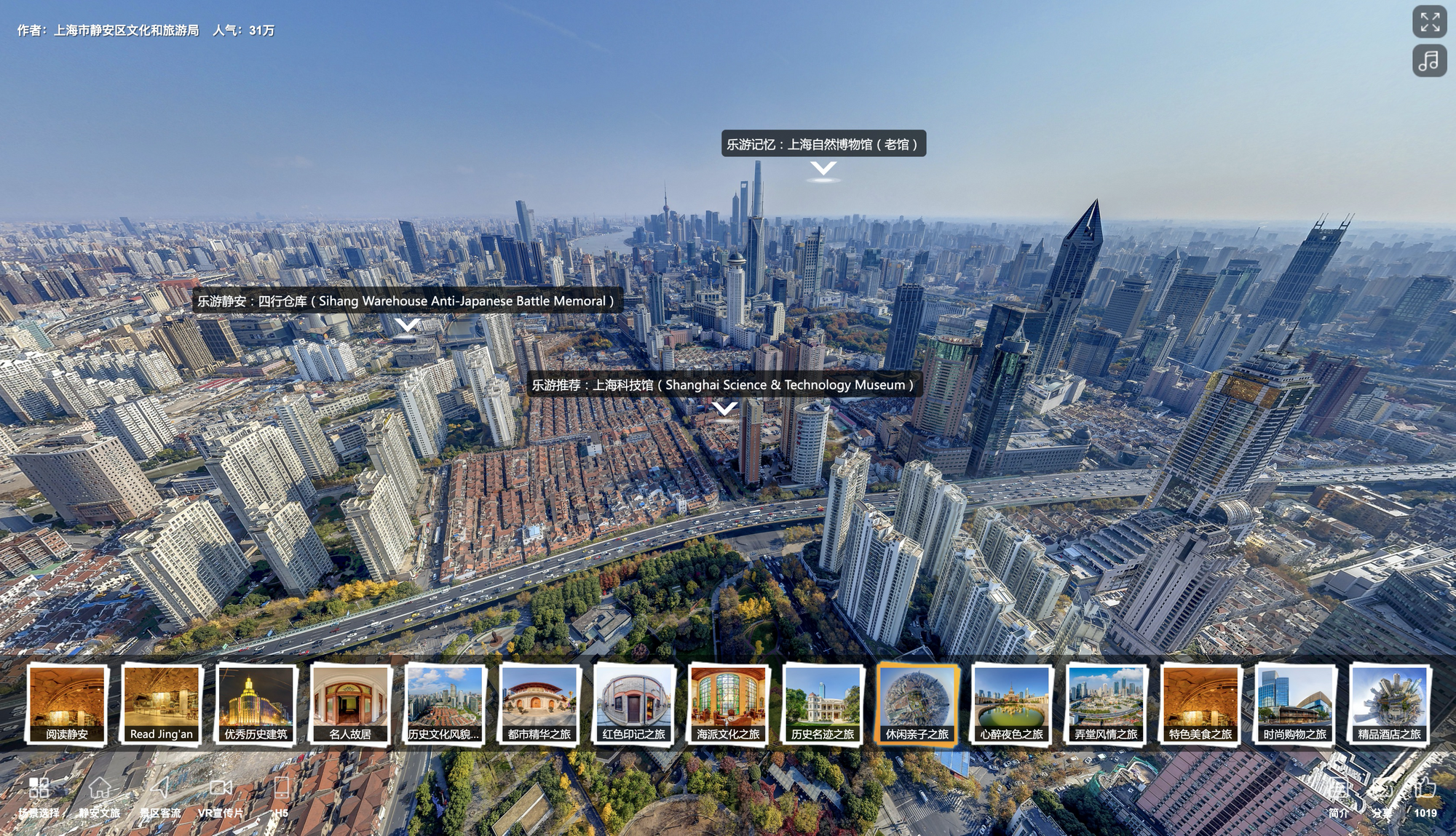Open the 精品酒店之旅 thumbnail

pos(1389,704)
